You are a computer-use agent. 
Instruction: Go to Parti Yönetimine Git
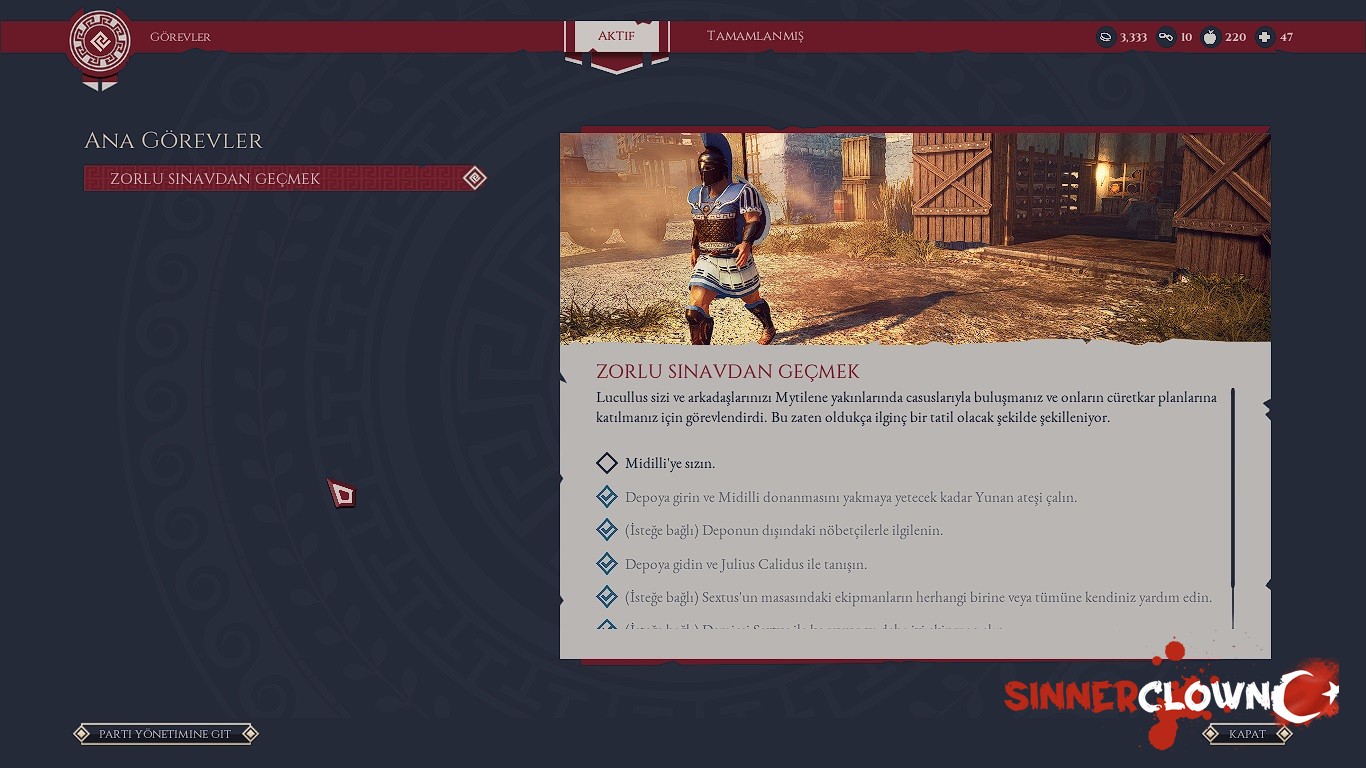pos(165,734)
